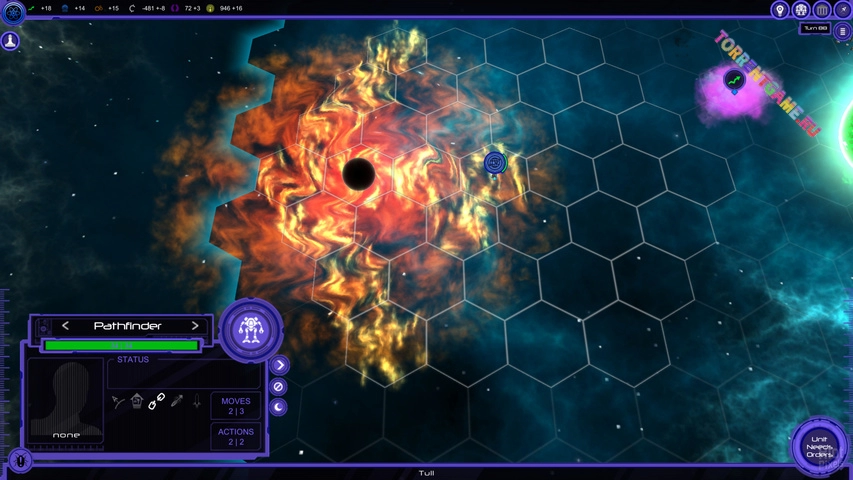Activate the curved arrow move action

coord(118,402)
